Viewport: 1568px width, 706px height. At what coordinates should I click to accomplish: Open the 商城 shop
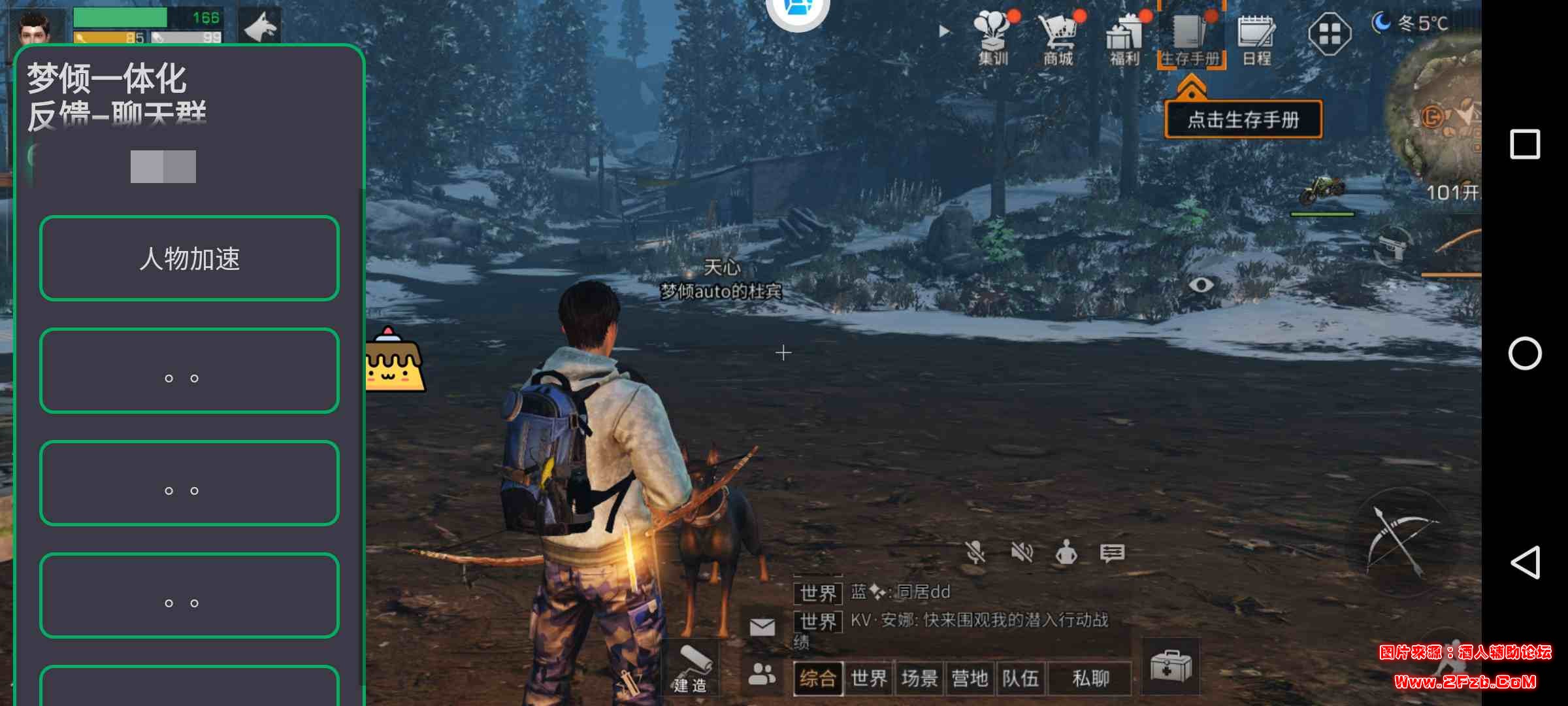pyautogui.click(x=1058, y=37)
